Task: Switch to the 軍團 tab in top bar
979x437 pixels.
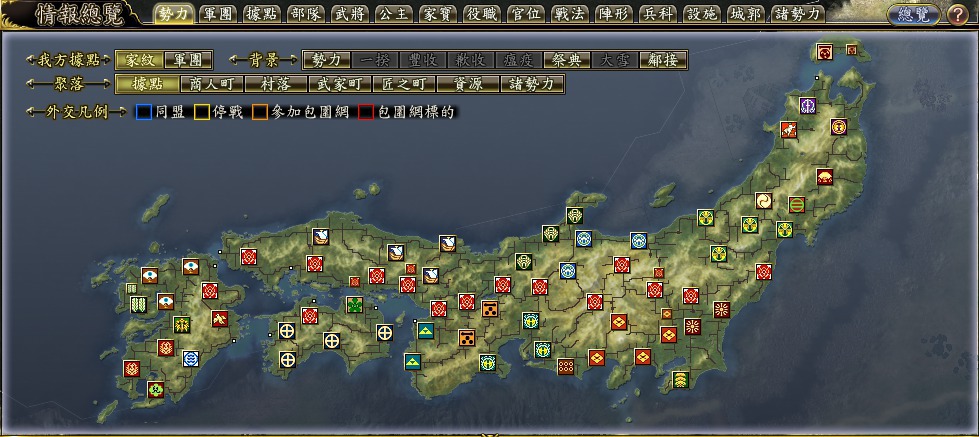Action: tap(217, 14)
